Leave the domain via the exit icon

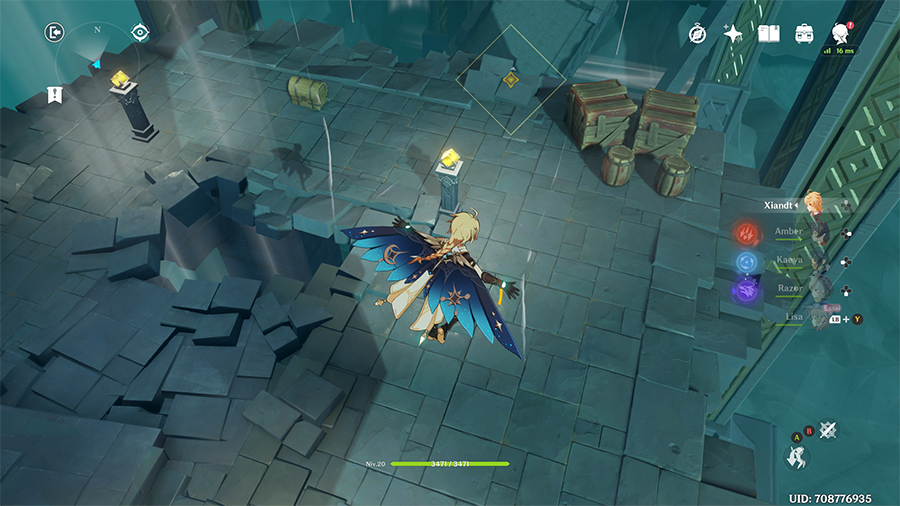pos(53,32)
